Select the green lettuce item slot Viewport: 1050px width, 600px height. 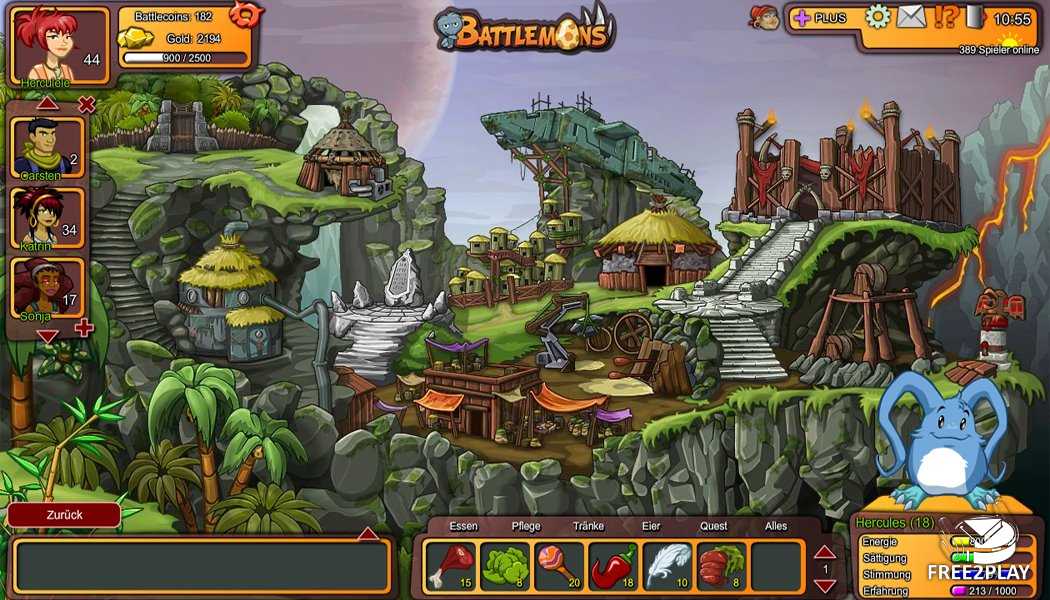point(505,566)
